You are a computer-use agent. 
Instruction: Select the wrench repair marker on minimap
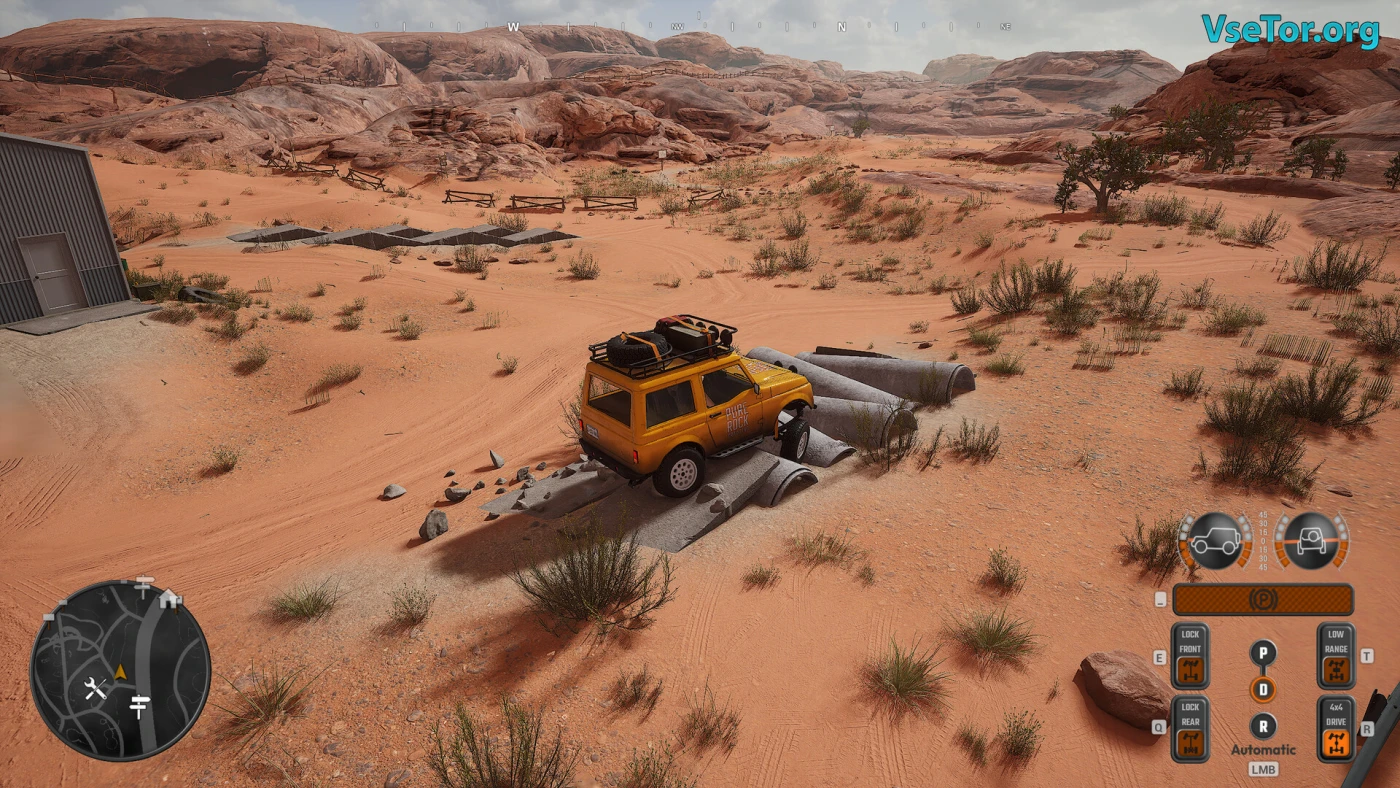pos(95,688)
